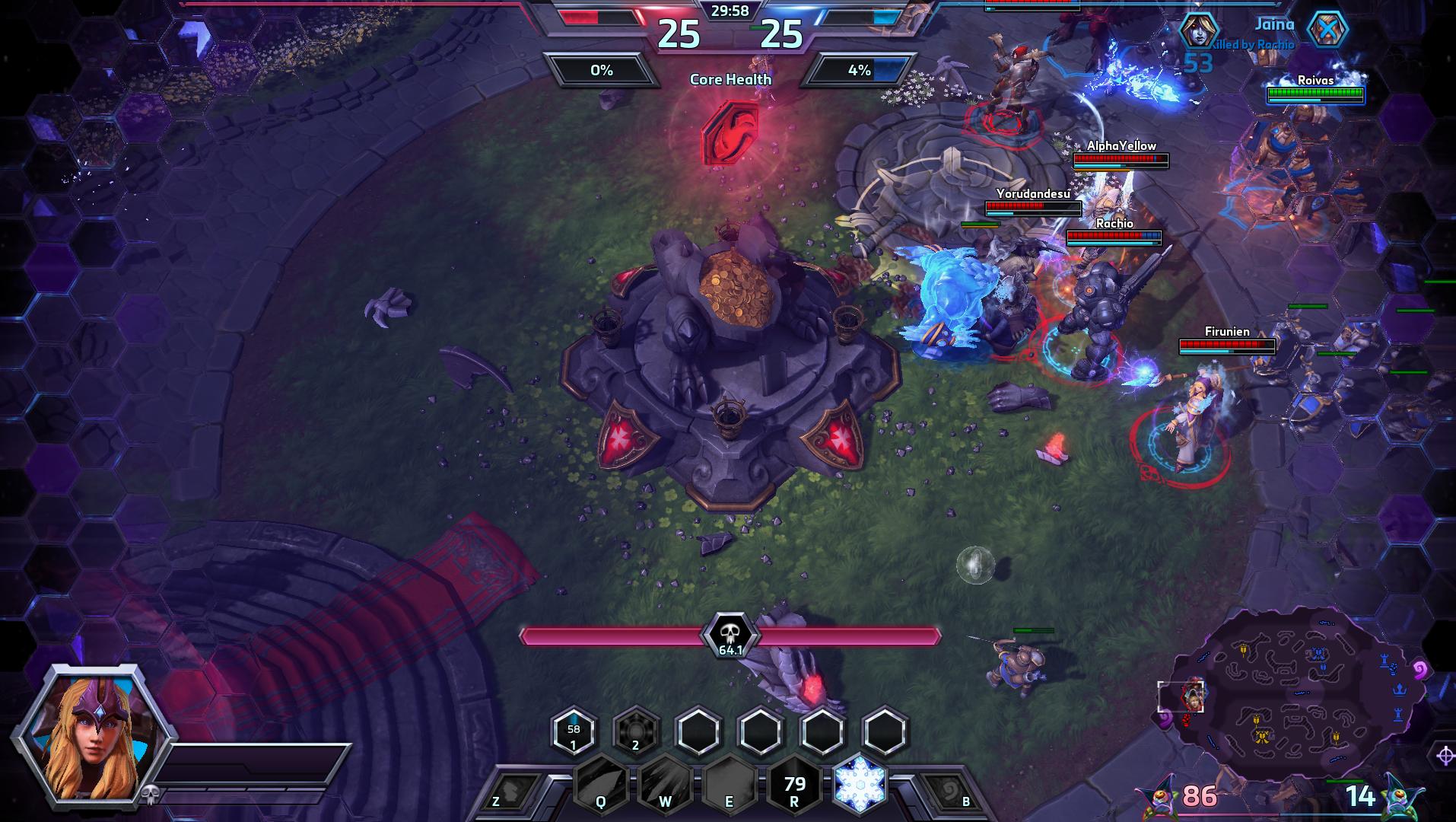Select the heroic R ability on cooldown
The width and height of the screenshot is (1456, 822).
(x=795, y=785)
